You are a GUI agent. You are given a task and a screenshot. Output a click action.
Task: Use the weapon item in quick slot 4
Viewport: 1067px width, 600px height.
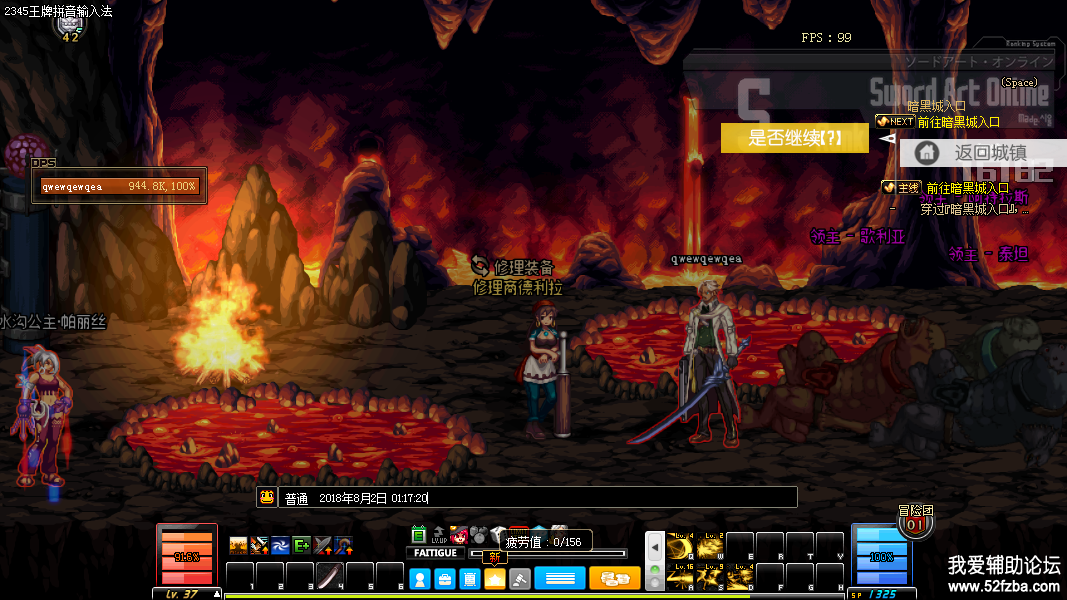330,576
